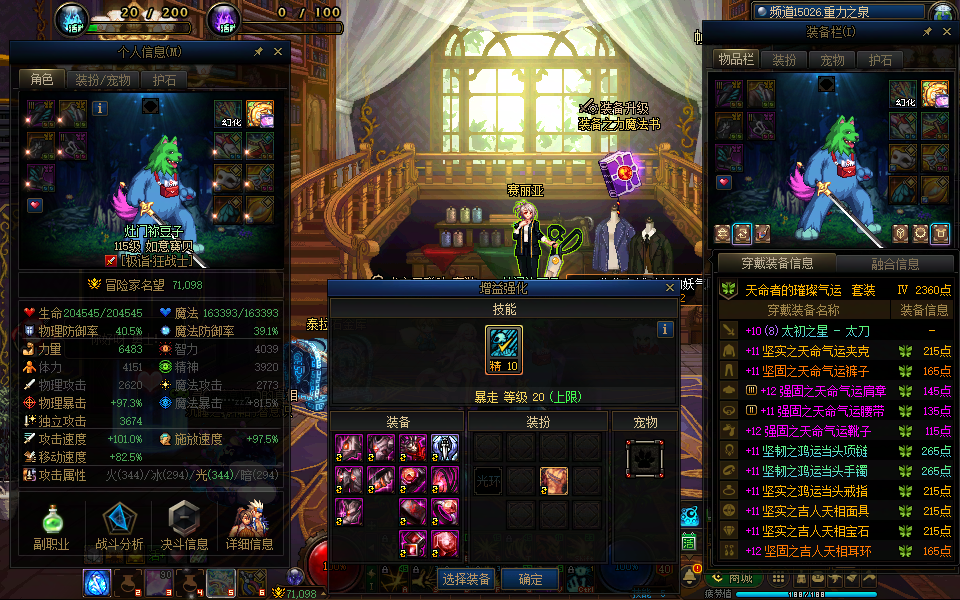Viewport: 960px width, 600px height.
Task: Close the 个人信息 character window
Action: [278, 51]
